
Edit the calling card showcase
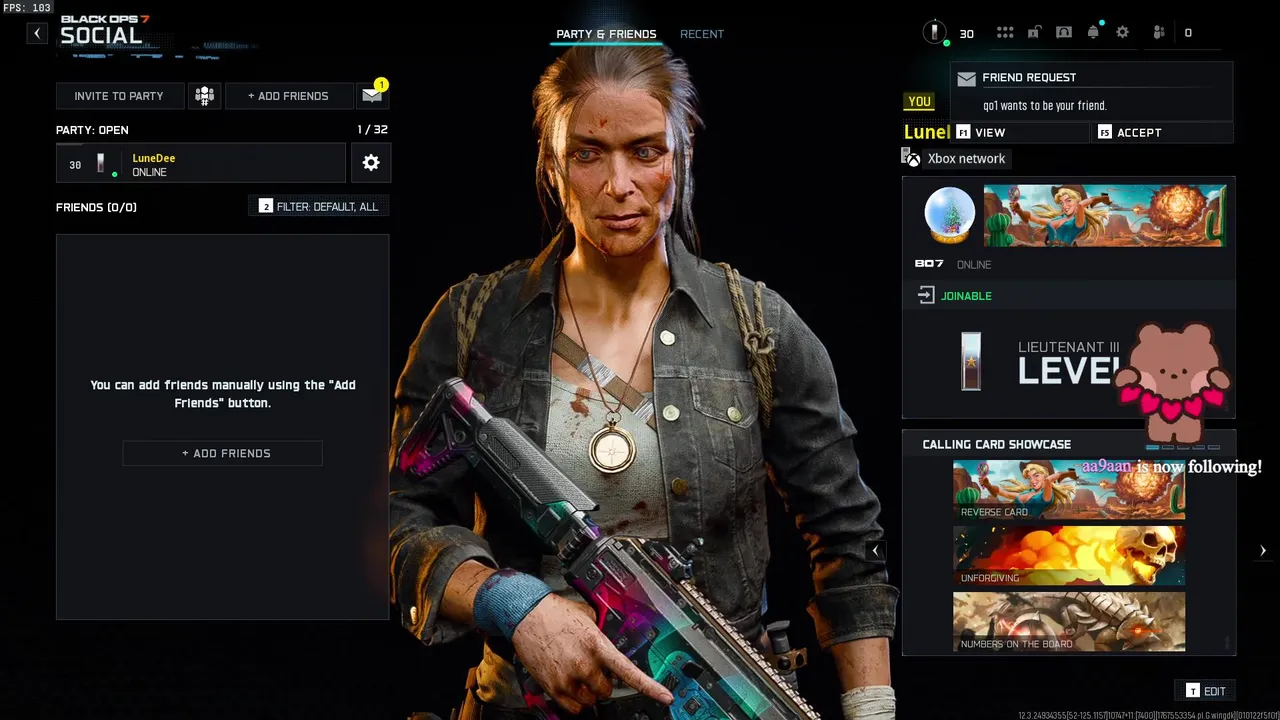tap(1206, 691)
